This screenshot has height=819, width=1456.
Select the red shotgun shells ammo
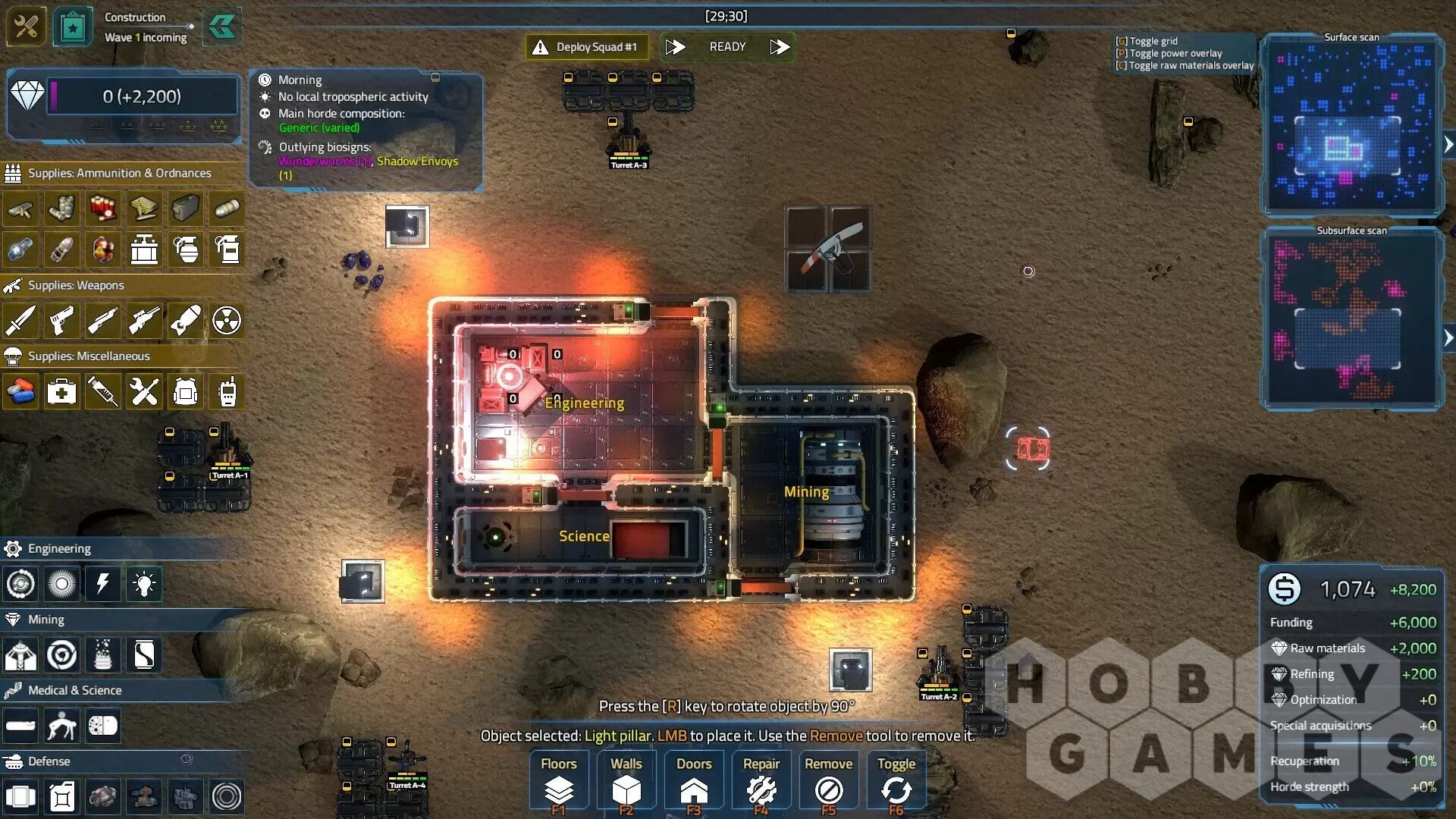pyautogui.click(x=103, y=209)
